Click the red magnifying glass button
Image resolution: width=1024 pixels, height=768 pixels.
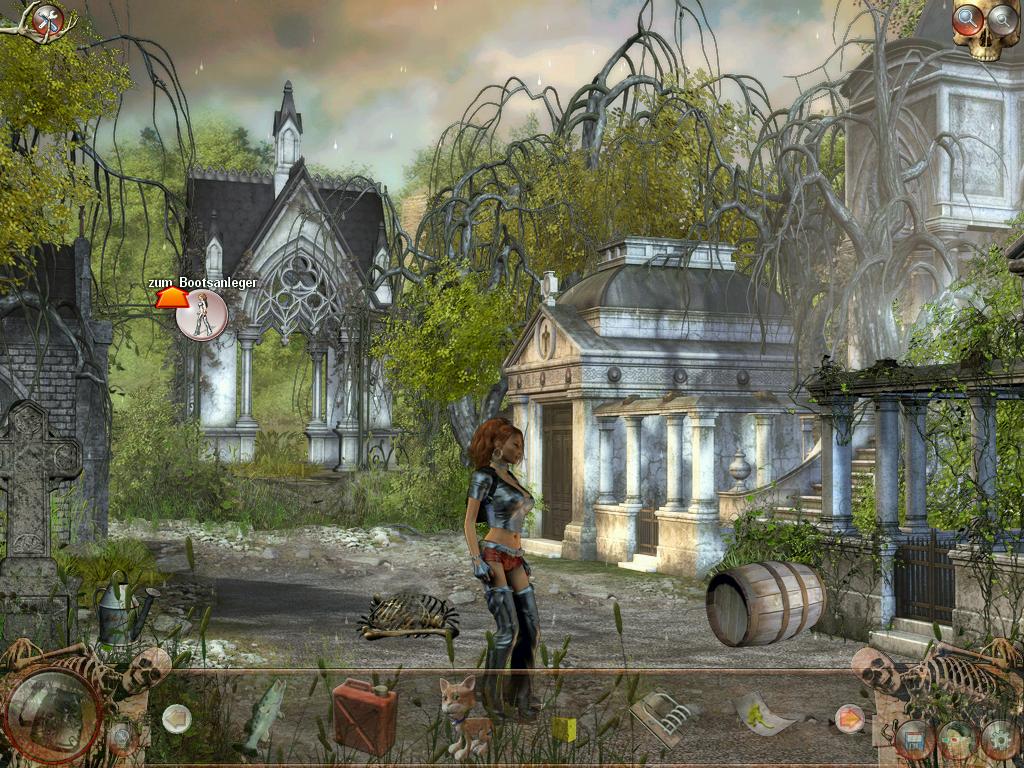(968, 18)
